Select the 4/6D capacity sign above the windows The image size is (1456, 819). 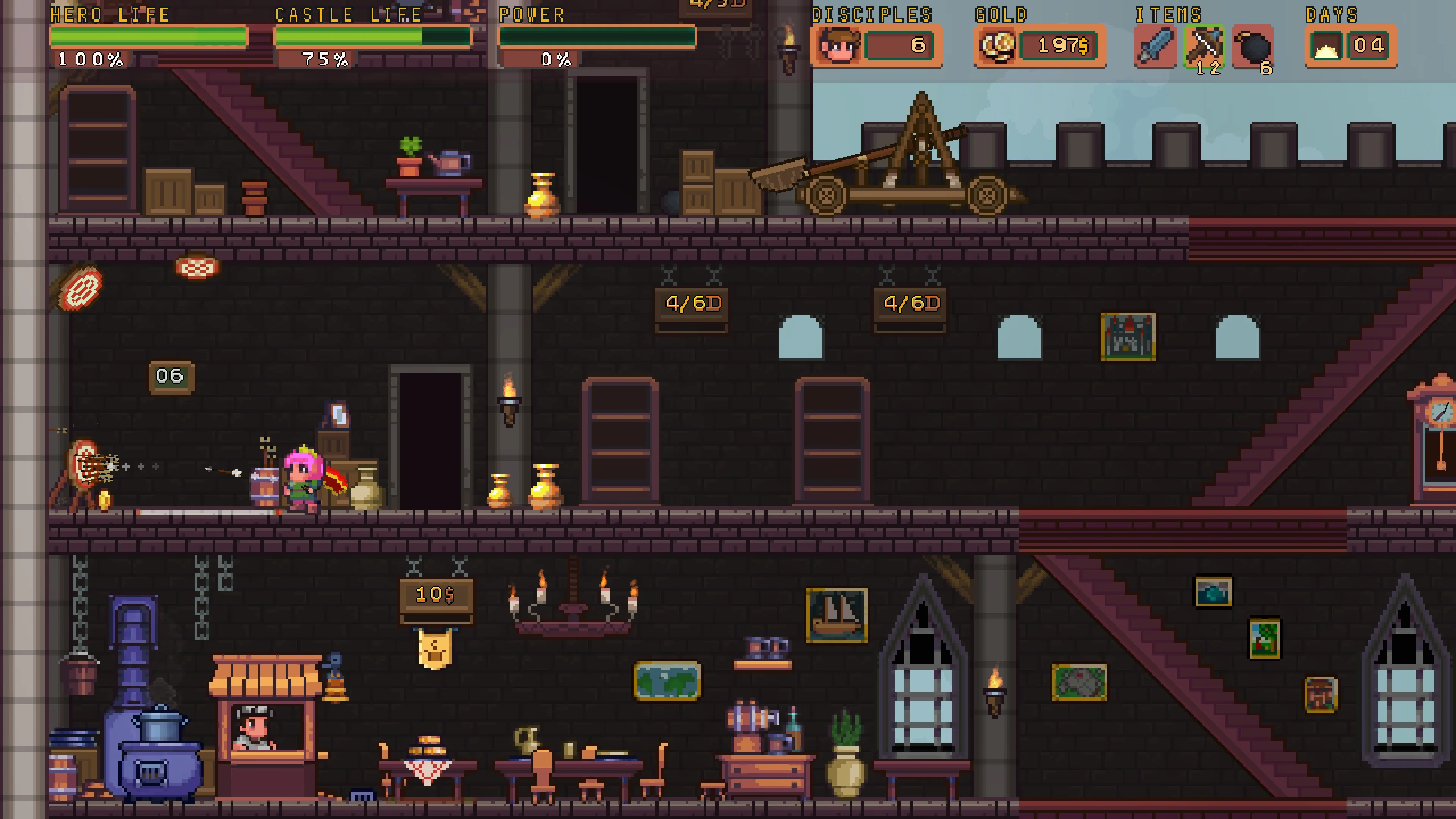coord(691,303)
